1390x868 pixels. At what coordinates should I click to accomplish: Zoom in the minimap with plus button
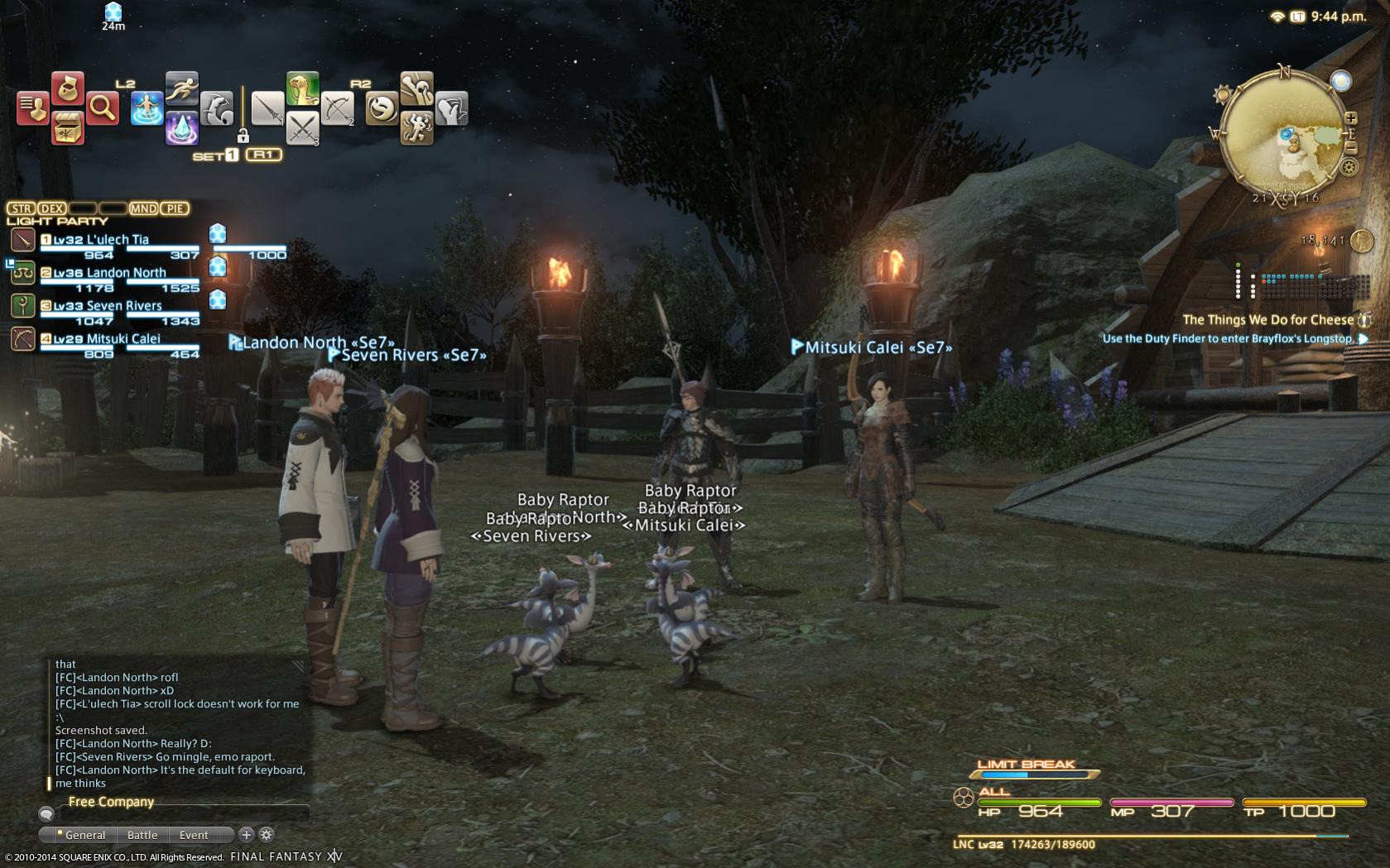click(x=1350, y=118)
